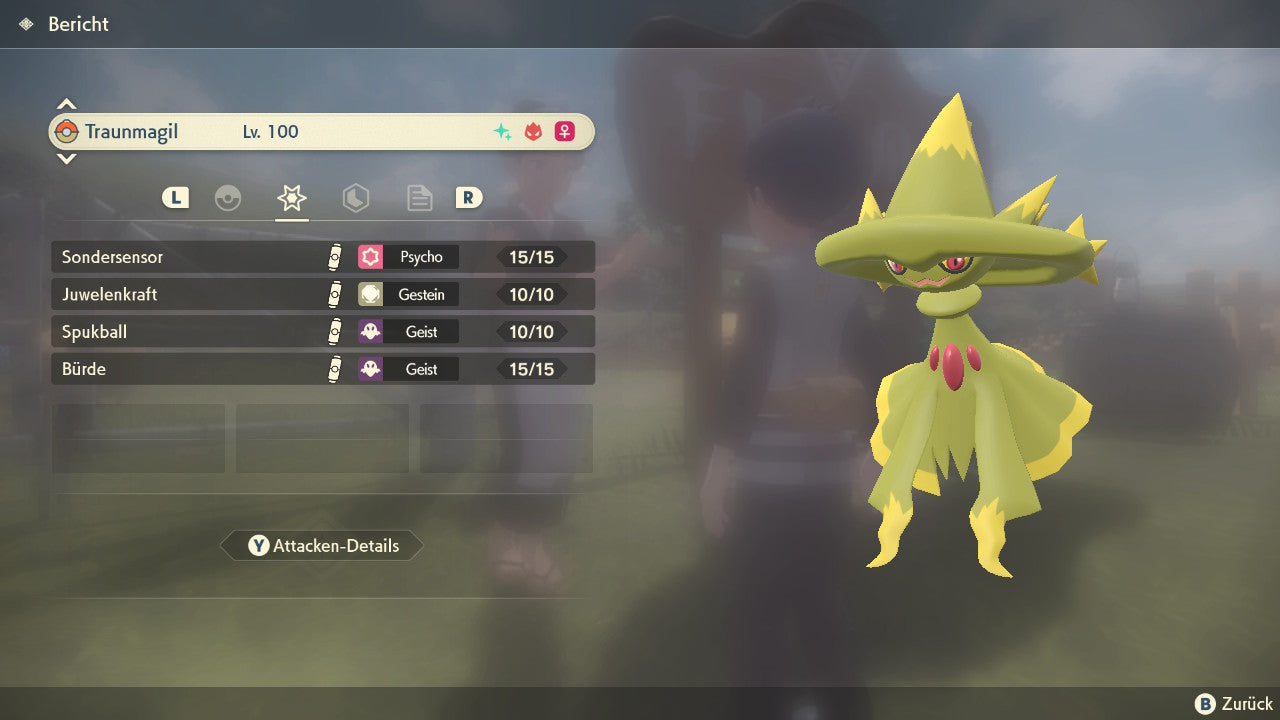Select the Traunmagil name bar
The image size is (1280, 720).
pos(322,132)
